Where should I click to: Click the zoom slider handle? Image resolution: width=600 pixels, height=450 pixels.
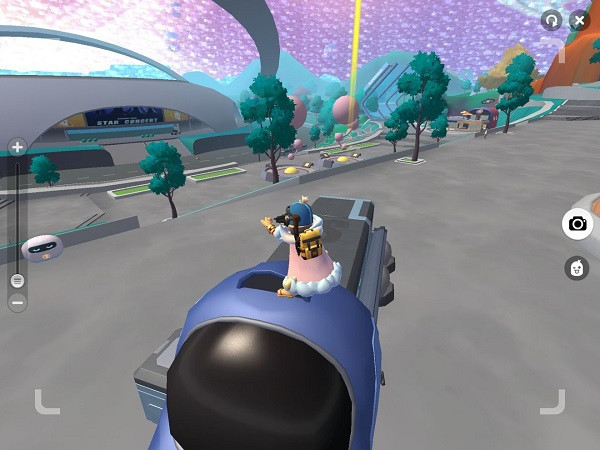tap(17, 281)
